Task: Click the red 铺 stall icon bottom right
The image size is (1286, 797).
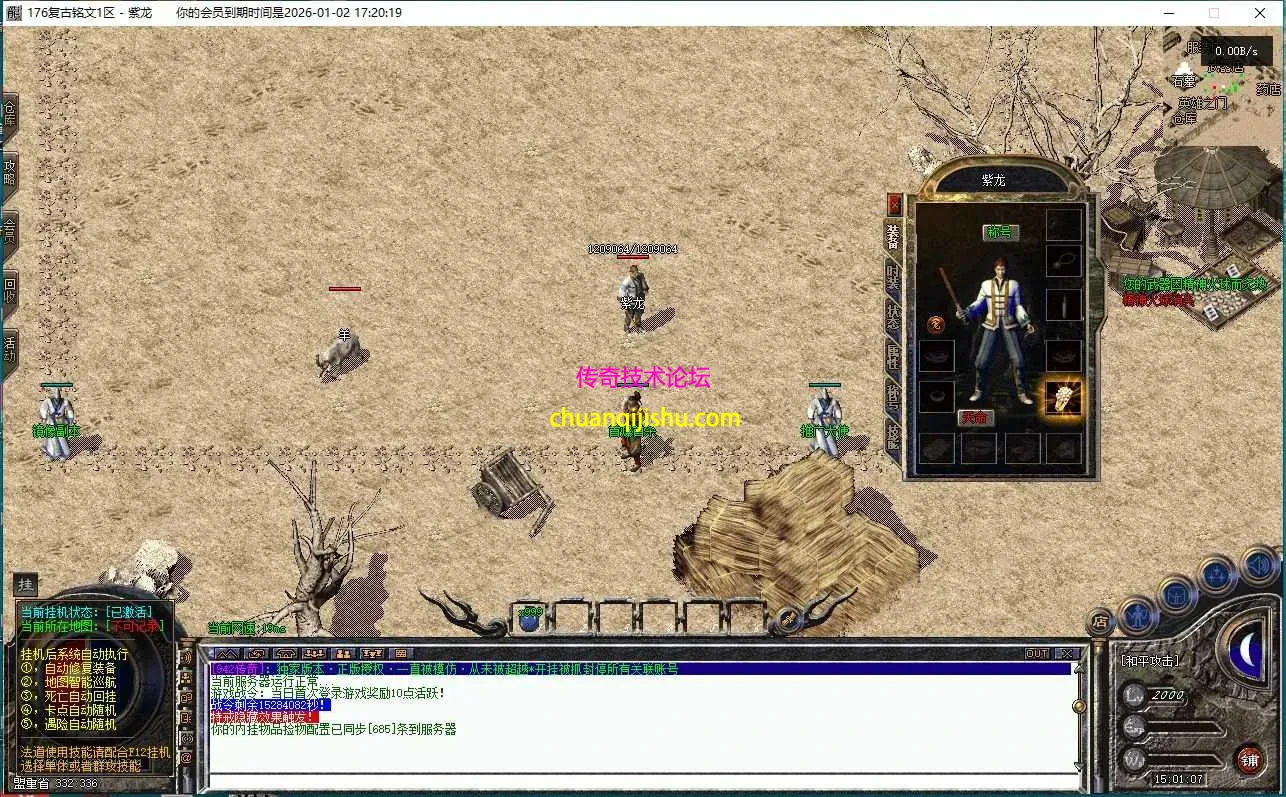Action: [x=1252, y=758]
